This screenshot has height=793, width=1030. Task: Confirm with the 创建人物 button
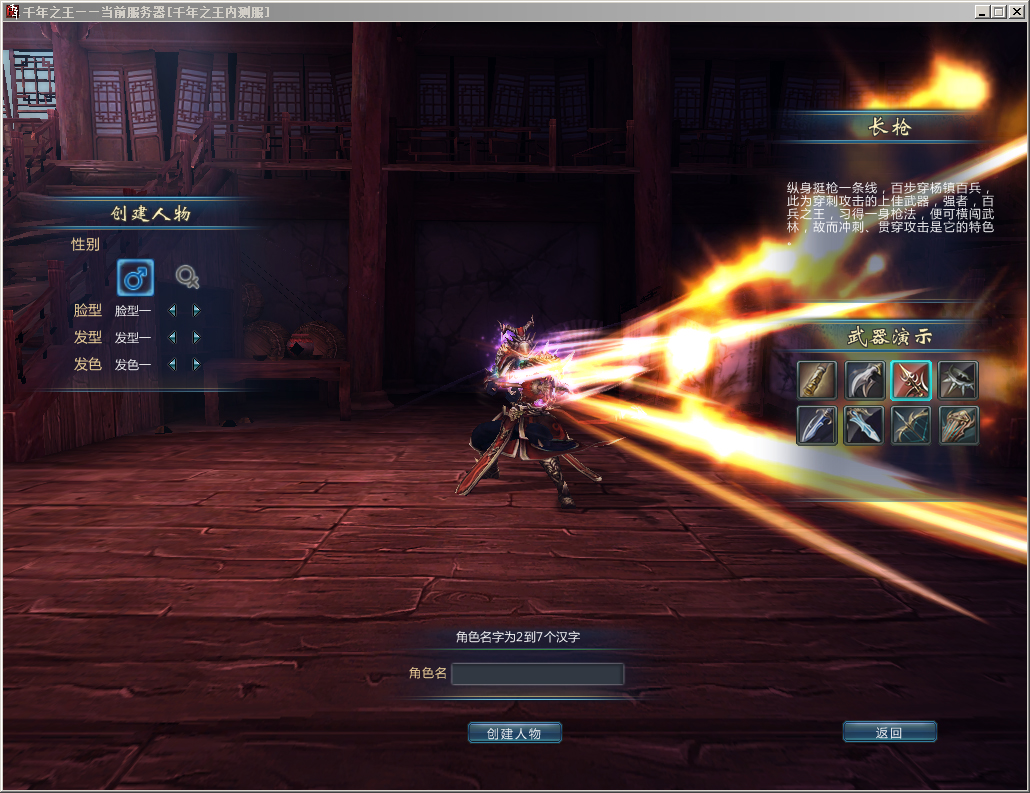pyautogui.click(x=514, y=733)
